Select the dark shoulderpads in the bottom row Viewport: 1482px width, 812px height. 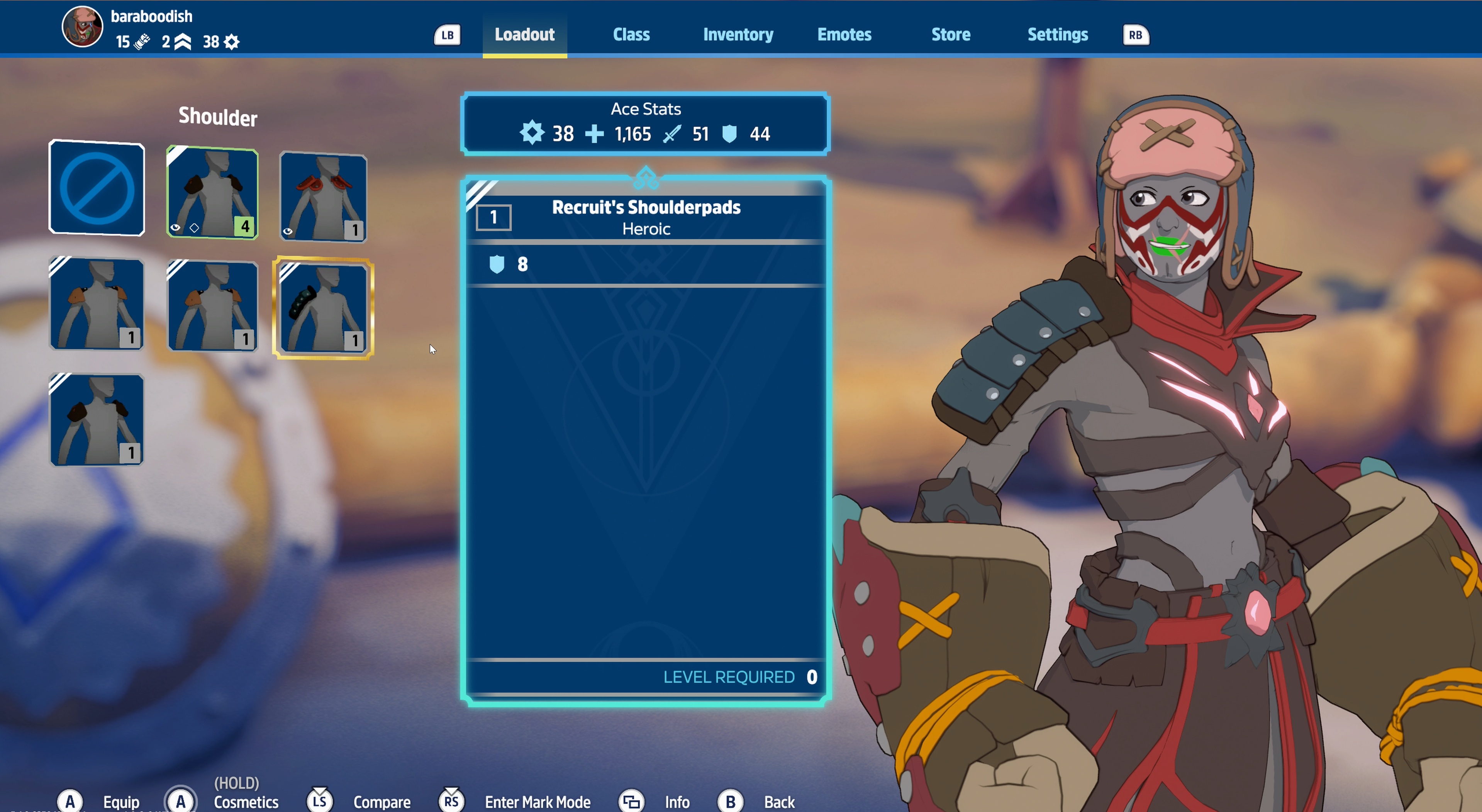[97, 419]
